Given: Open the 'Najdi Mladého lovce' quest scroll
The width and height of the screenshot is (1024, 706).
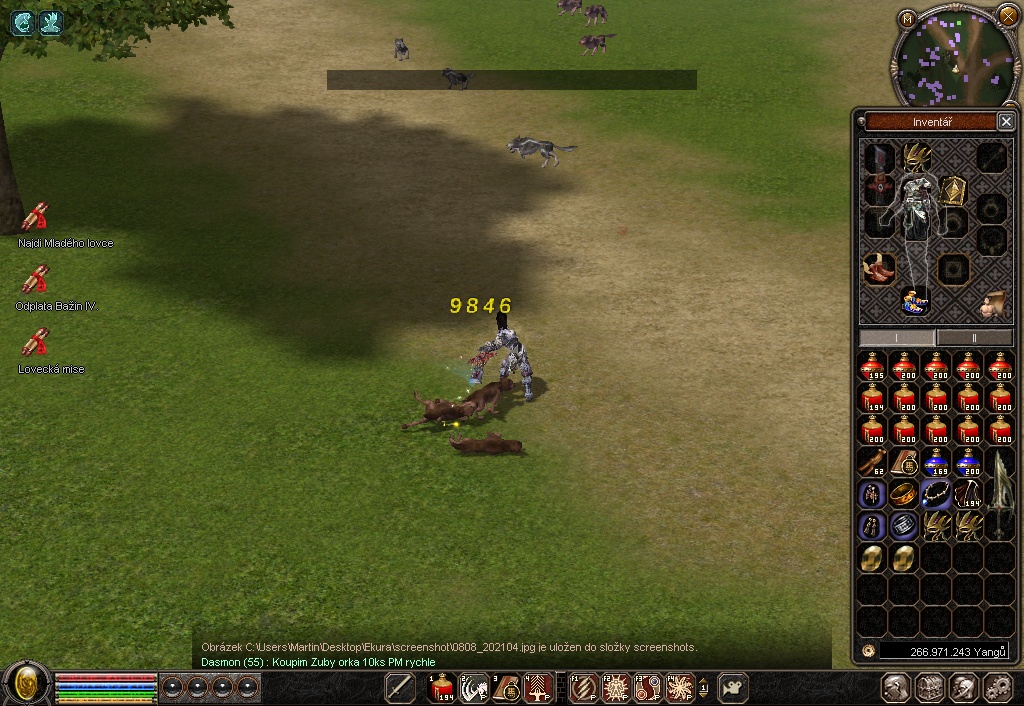Looking at the screenshot, I should (36, 217).
